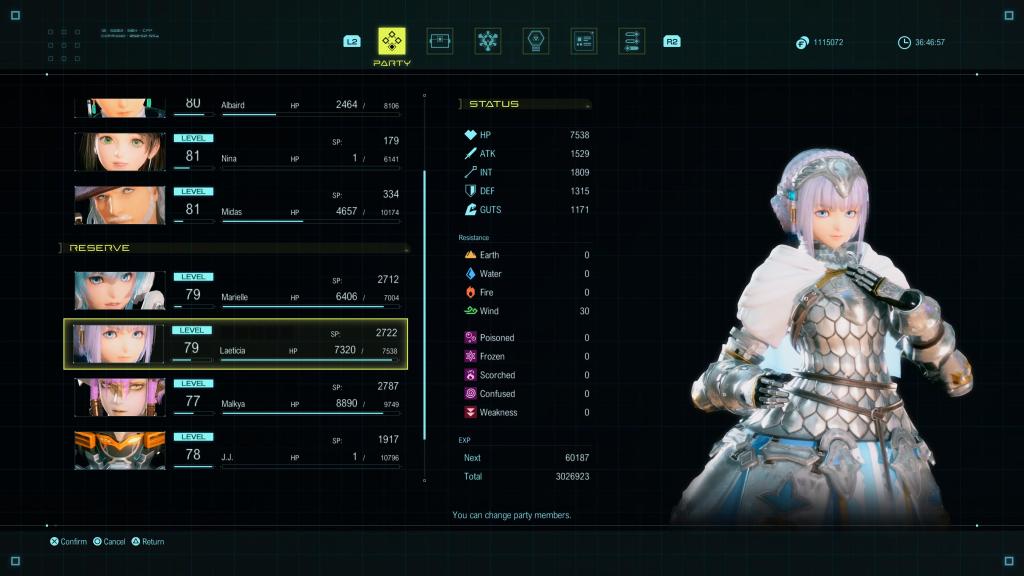Open the lightbulb tab
Image resolution: width=1024 pixels, height=576 pixels.
coord(536,41)
